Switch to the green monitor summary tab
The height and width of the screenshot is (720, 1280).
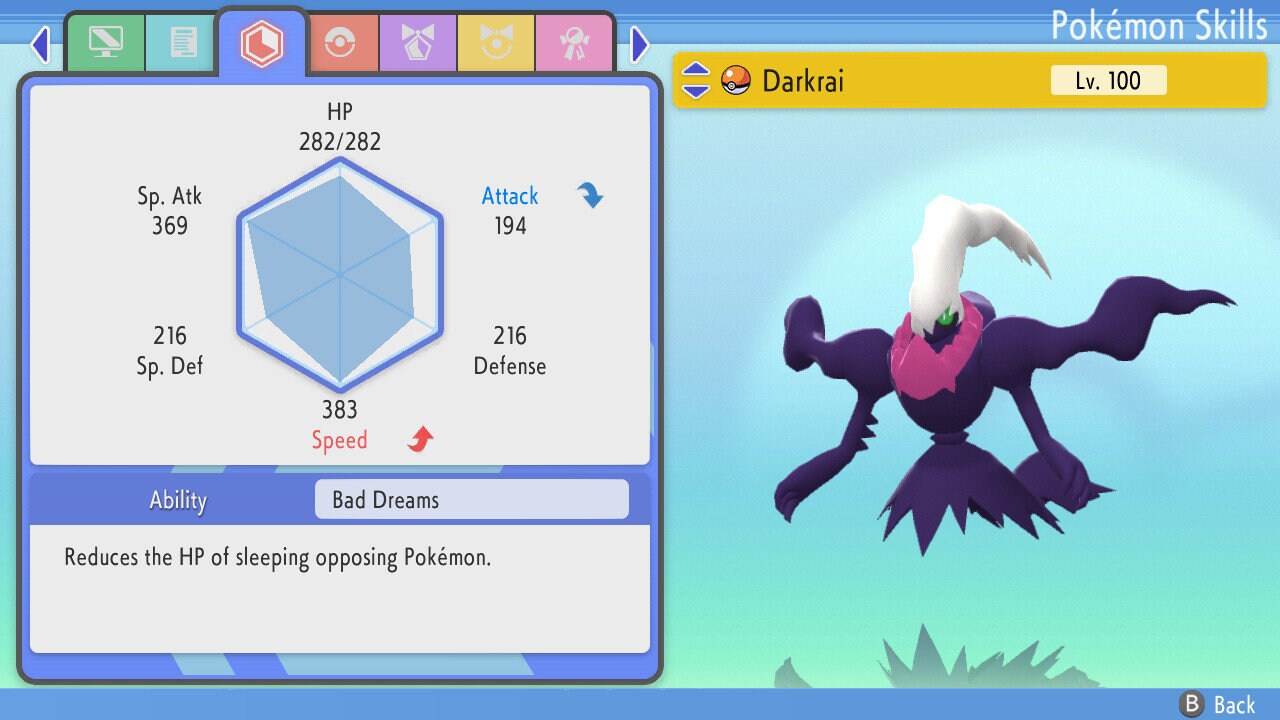[105, 43]
